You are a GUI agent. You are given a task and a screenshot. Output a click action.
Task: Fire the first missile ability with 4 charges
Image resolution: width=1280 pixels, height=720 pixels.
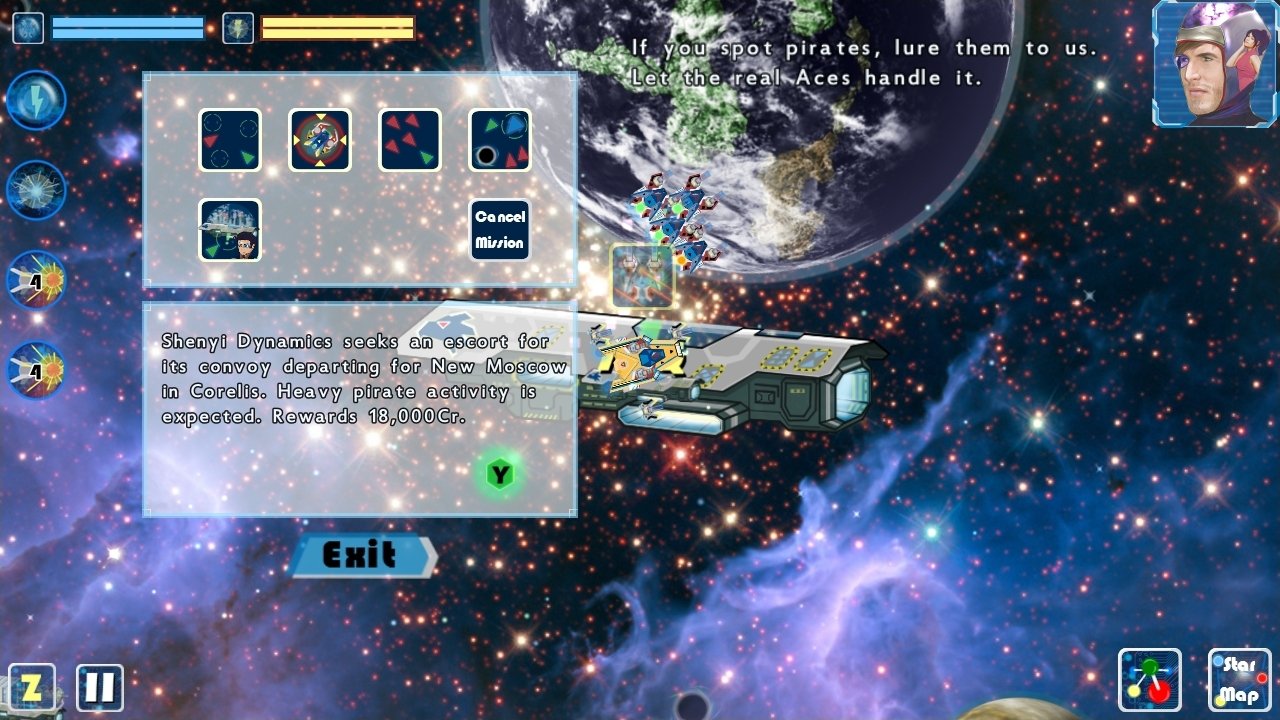[36, 278]
